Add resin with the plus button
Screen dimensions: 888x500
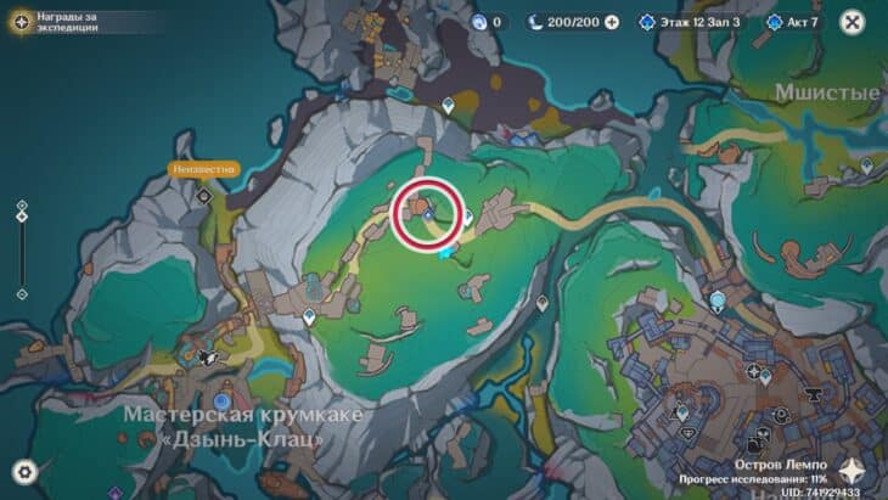click(x=612, y=22)
